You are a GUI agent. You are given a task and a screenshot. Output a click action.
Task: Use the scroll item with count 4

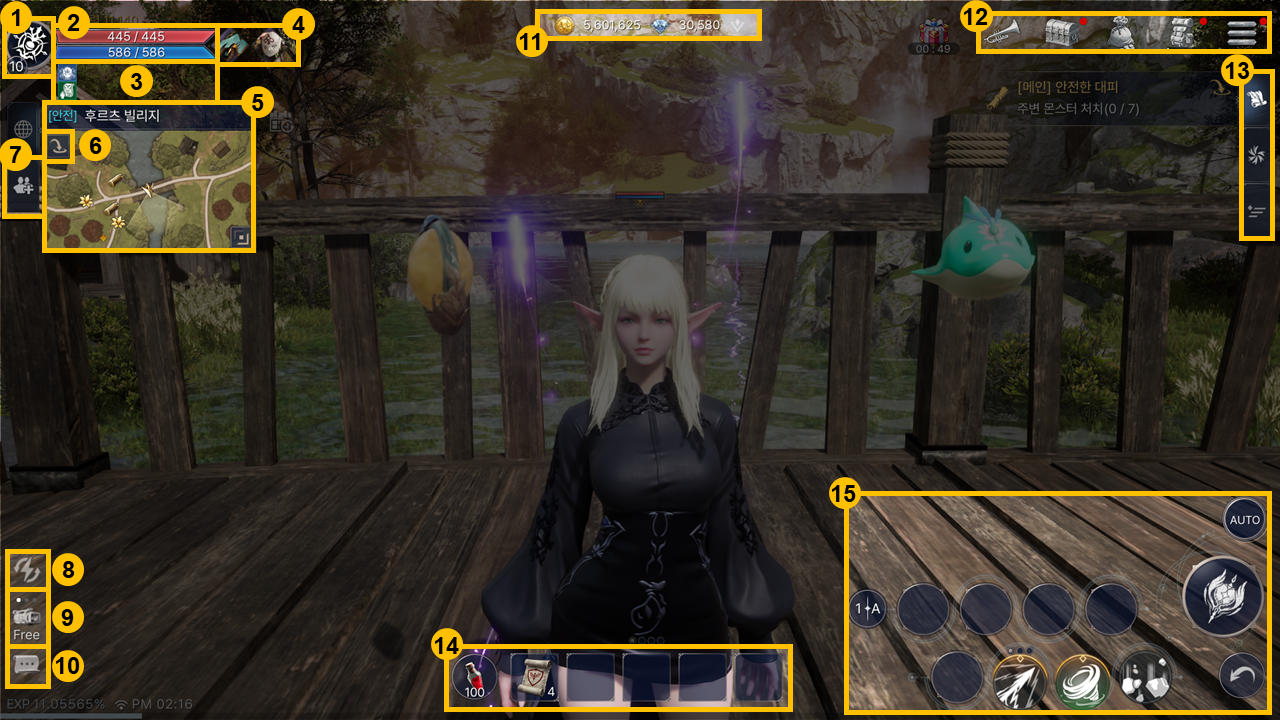click(x=533, y=677)
